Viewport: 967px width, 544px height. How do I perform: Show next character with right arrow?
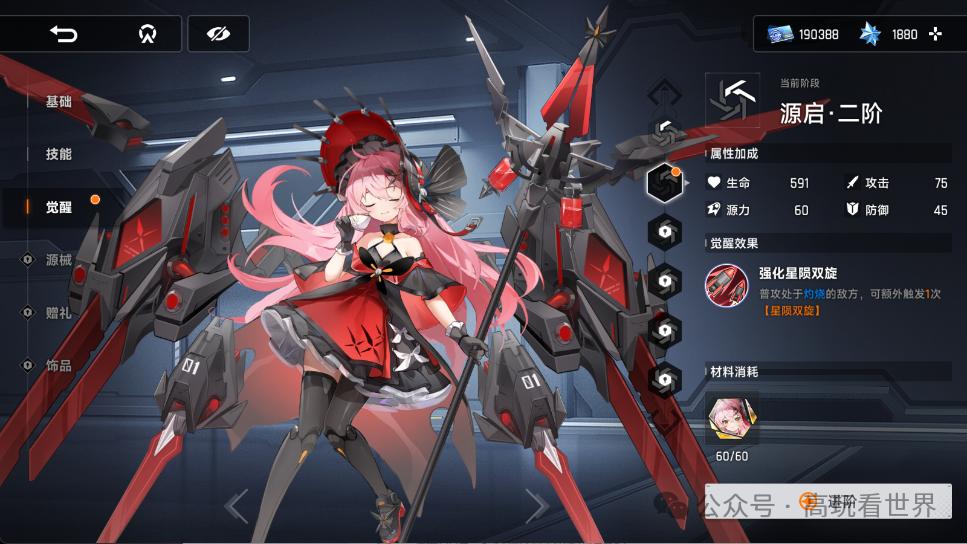click(x=537, y=507)
